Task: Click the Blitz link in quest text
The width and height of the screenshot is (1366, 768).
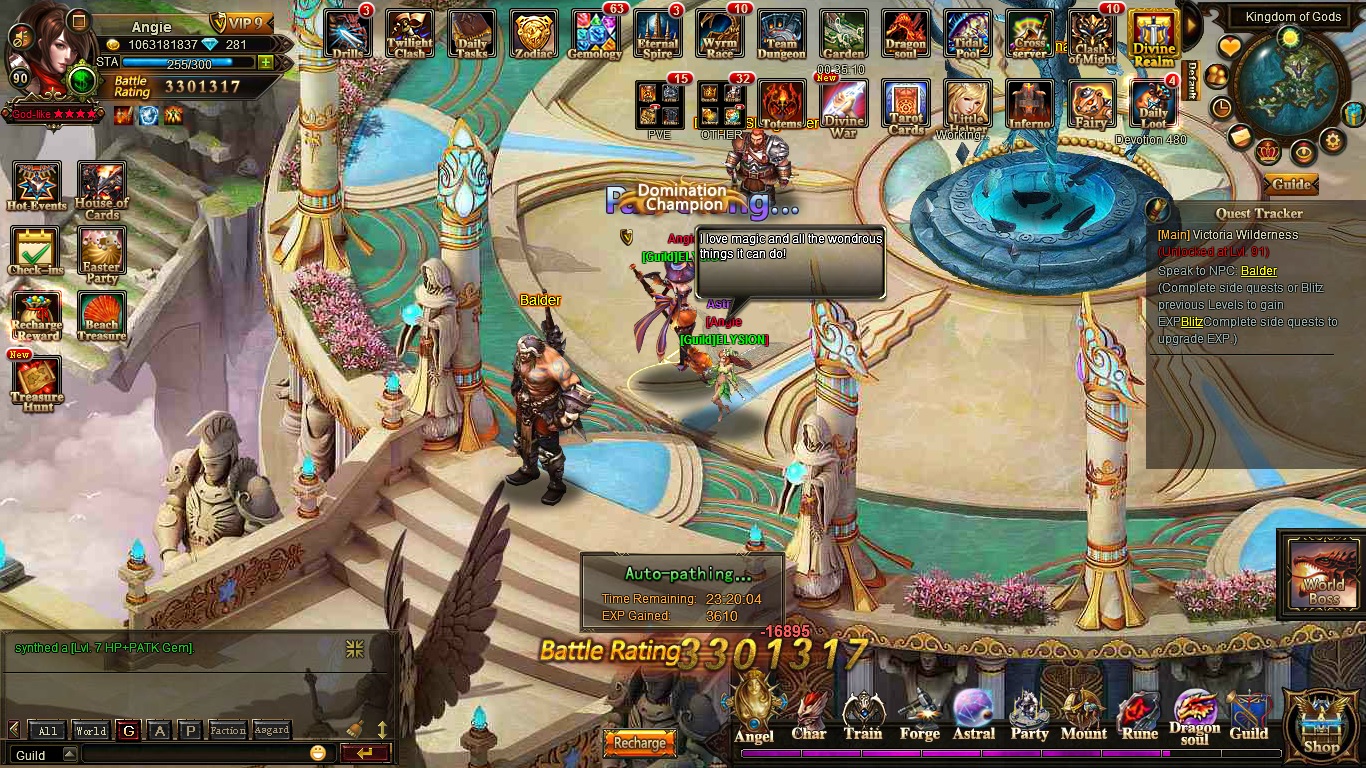Action: coord(1191,322)
